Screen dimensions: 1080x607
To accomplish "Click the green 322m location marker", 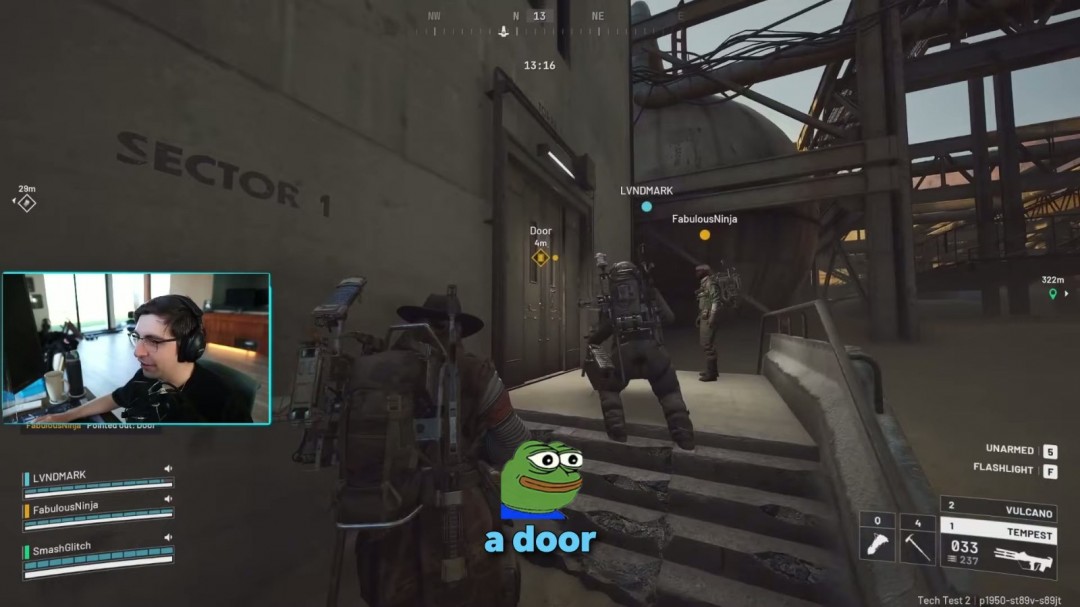I will pyautogui.click(x=1052, y=294).
